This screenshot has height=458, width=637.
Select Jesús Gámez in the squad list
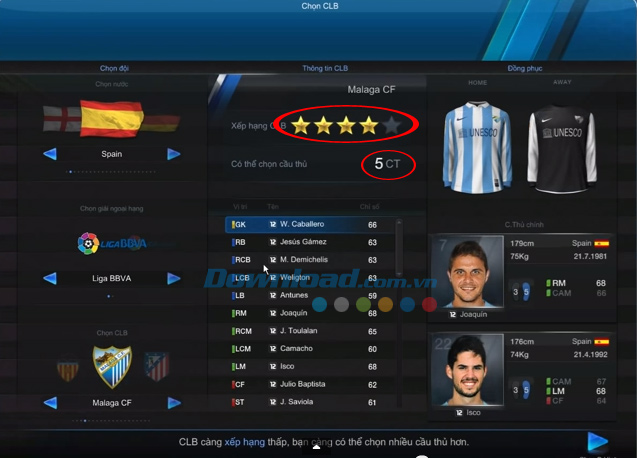point(310,242)
